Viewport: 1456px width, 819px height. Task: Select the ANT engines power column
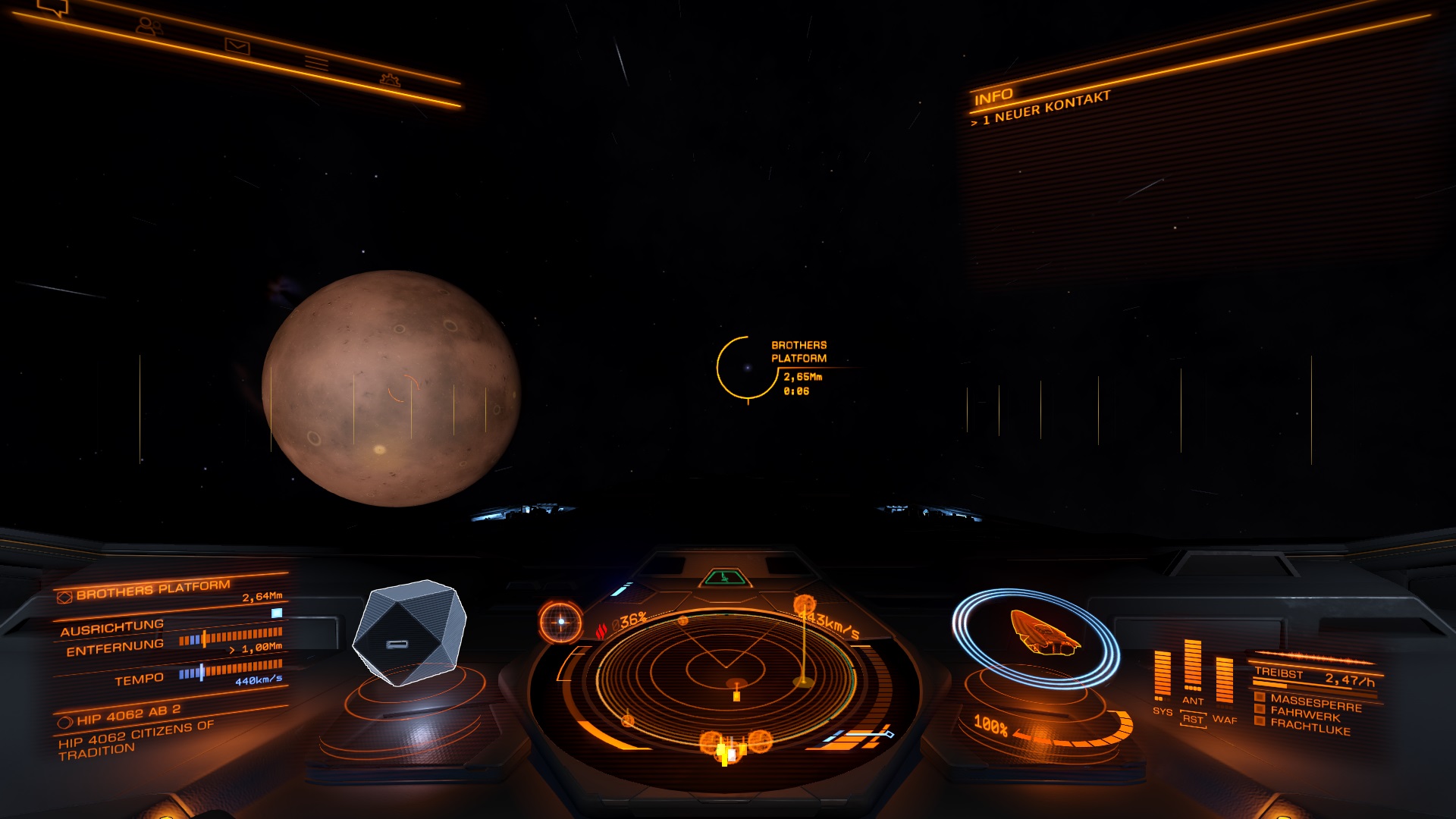coord(1192,667)
